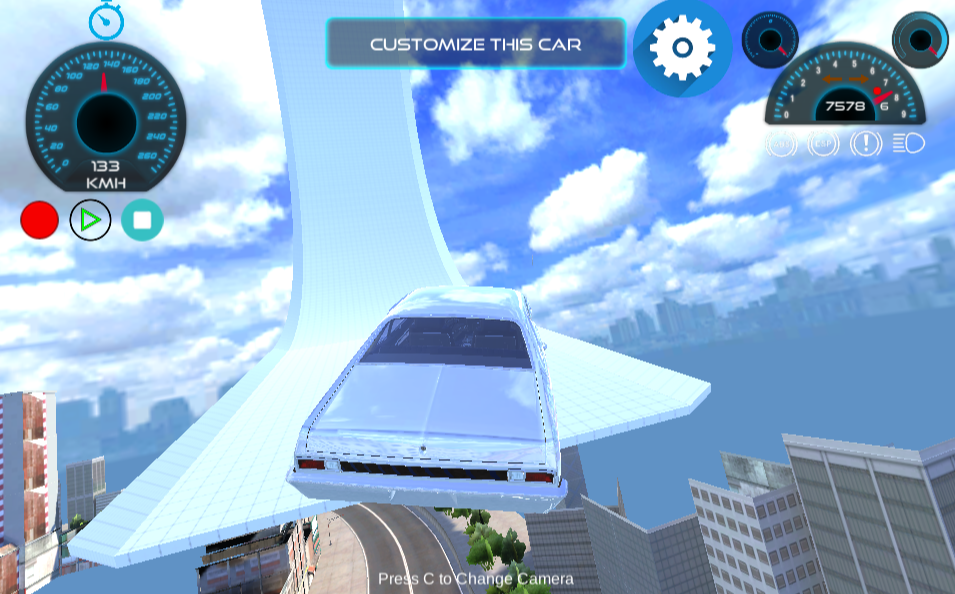
Task: Toggle the handbrake warning indicator
Action: pyautogui.click(x=866, y=144)
